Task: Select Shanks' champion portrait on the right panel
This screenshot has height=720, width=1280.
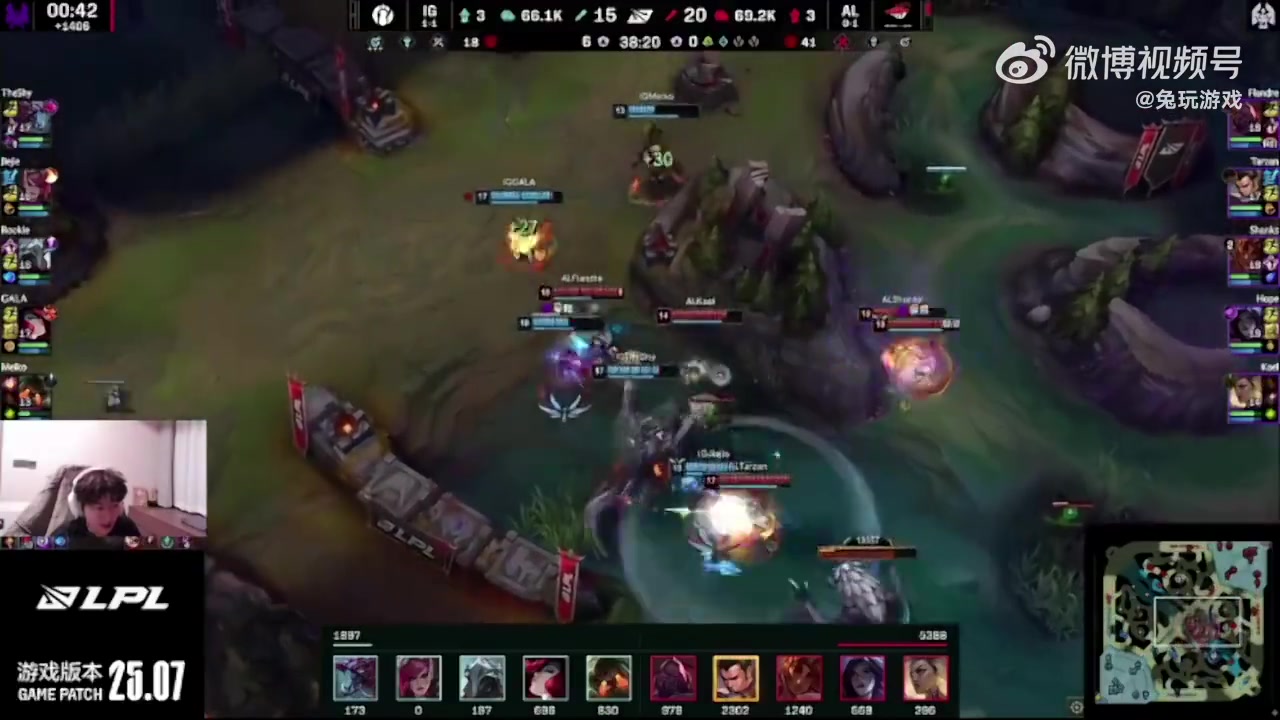Action: (1246, 256)
